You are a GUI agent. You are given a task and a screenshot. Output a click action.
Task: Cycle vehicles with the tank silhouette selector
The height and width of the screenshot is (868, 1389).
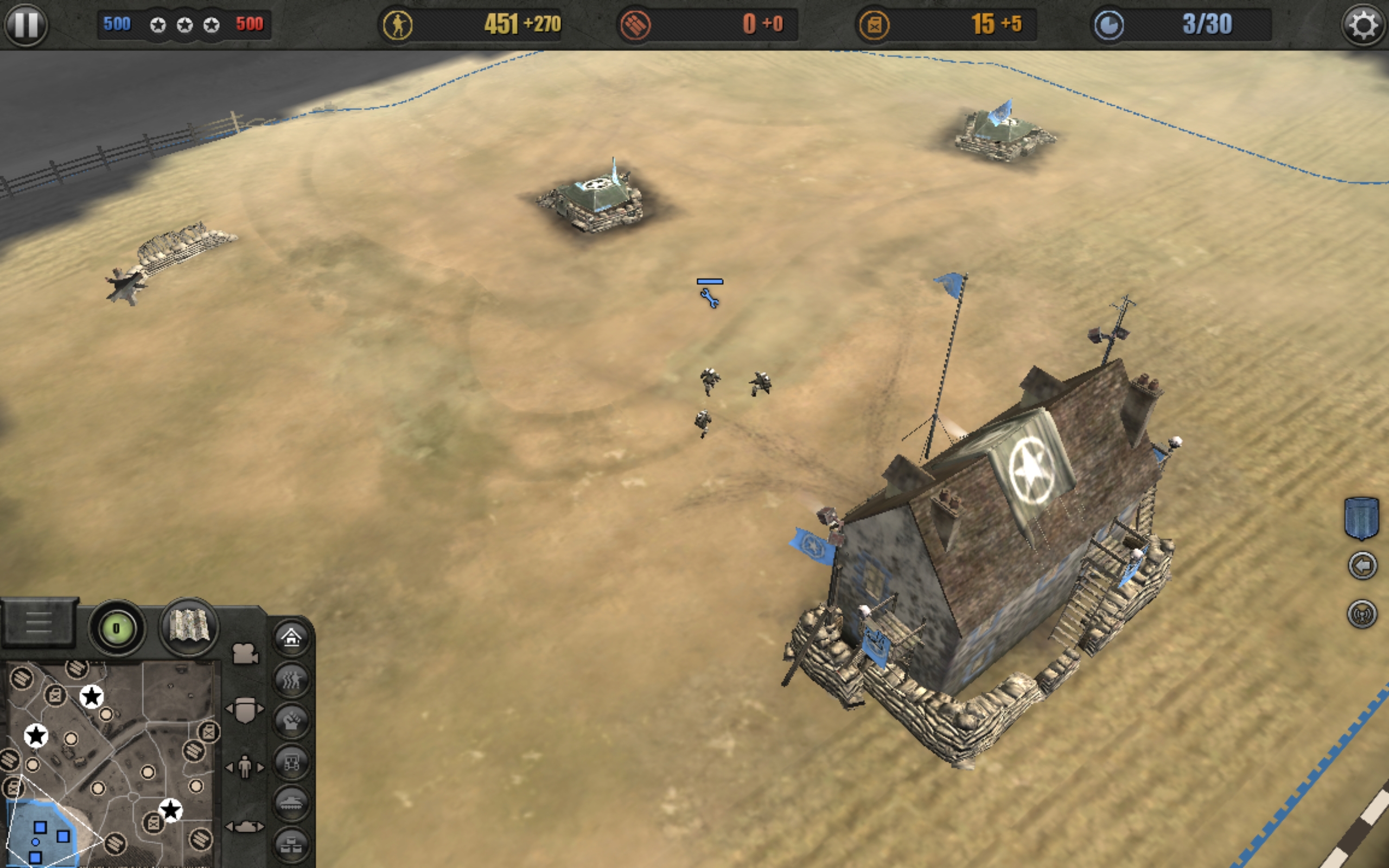pos(245,827)
